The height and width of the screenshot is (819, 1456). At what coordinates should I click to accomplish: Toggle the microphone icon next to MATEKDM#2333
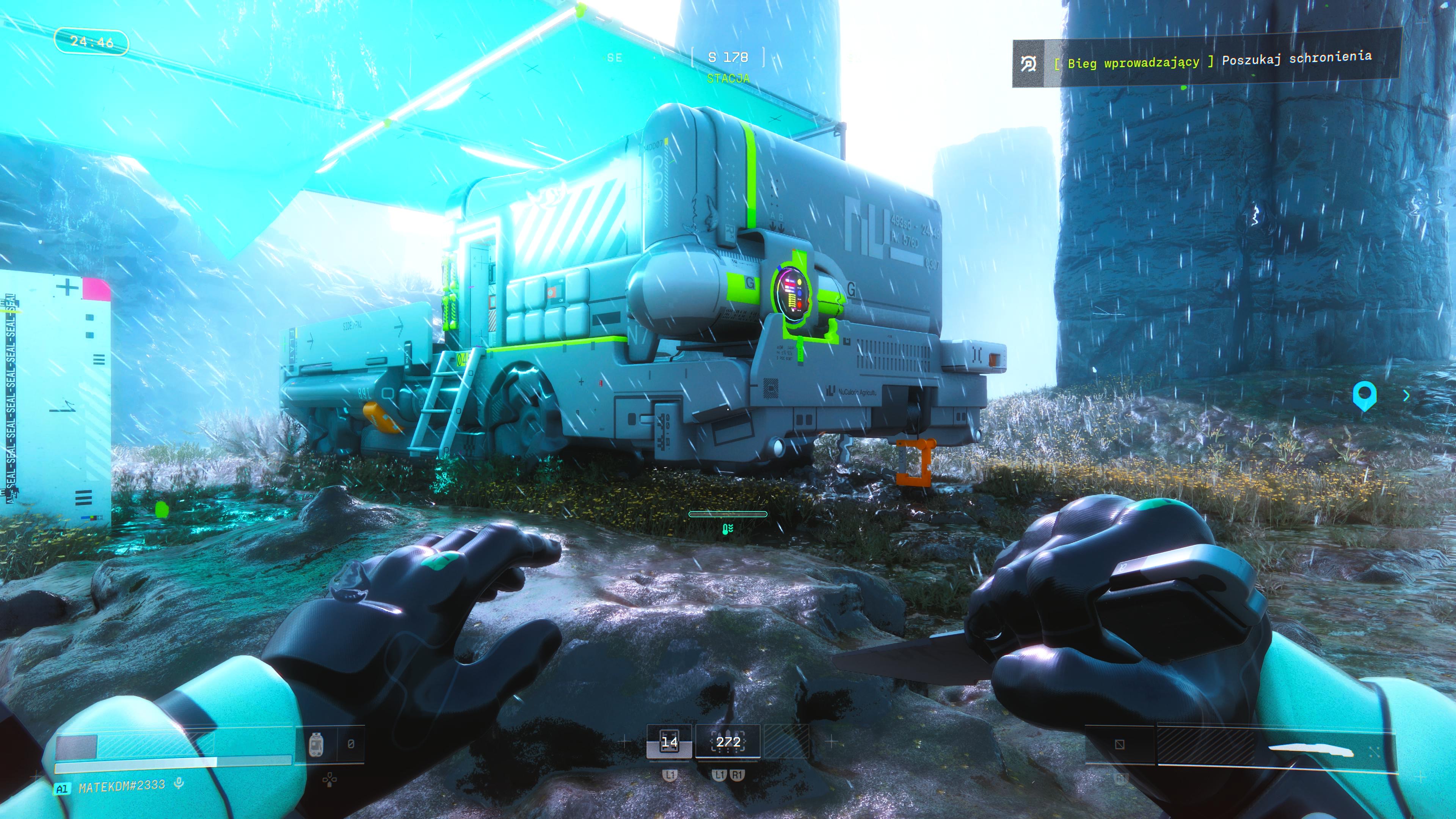[179, 783]
